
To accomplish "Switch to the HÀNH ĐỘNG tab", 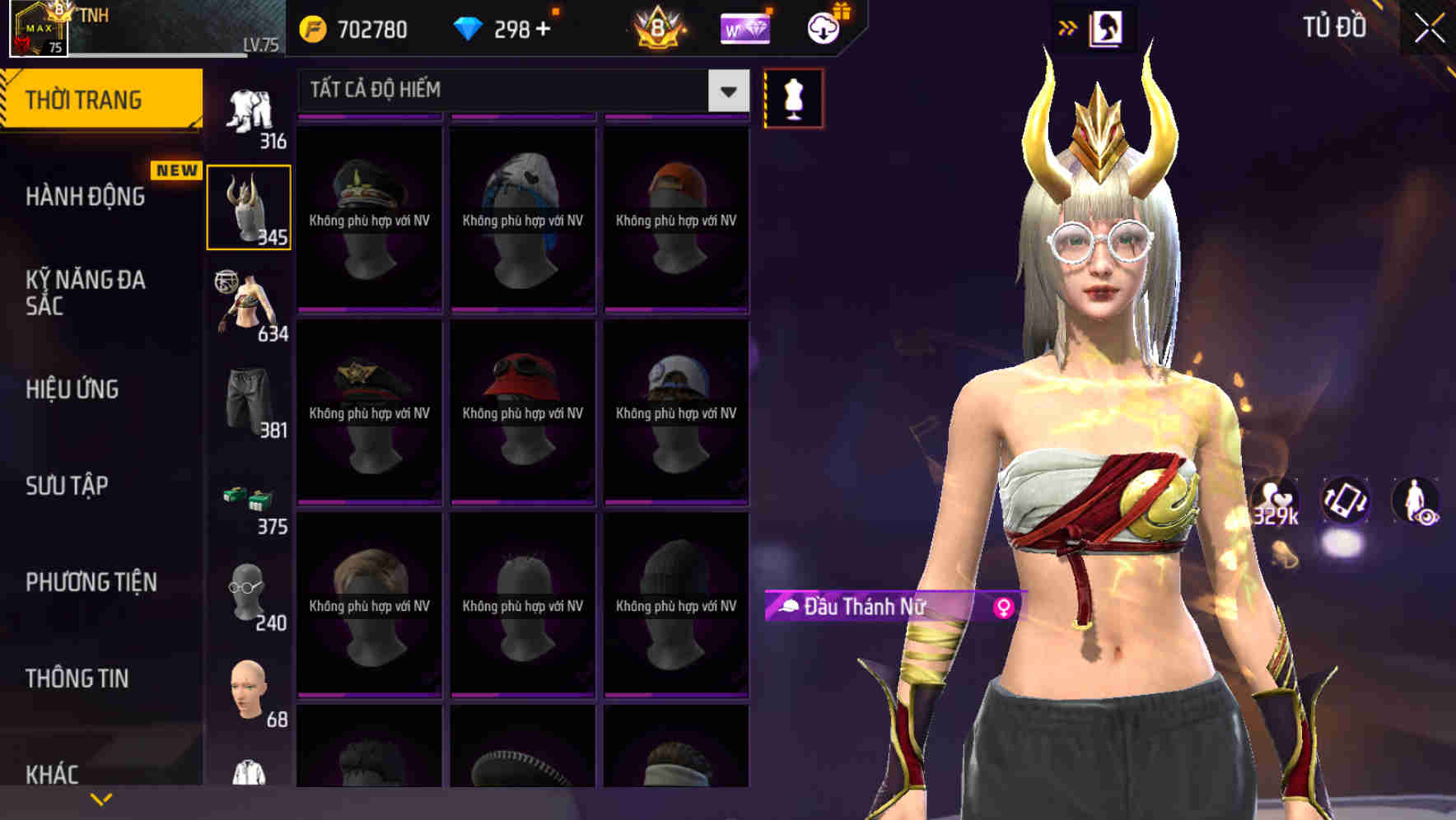I will (86, 198).
